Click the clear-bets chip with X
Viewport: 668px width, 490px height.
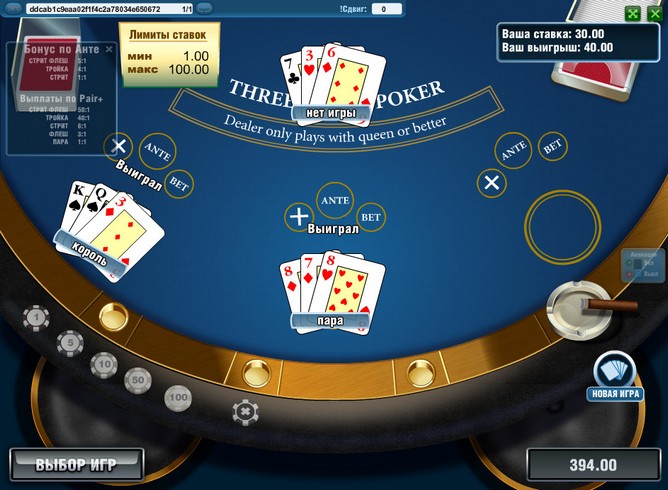(244, 411)
